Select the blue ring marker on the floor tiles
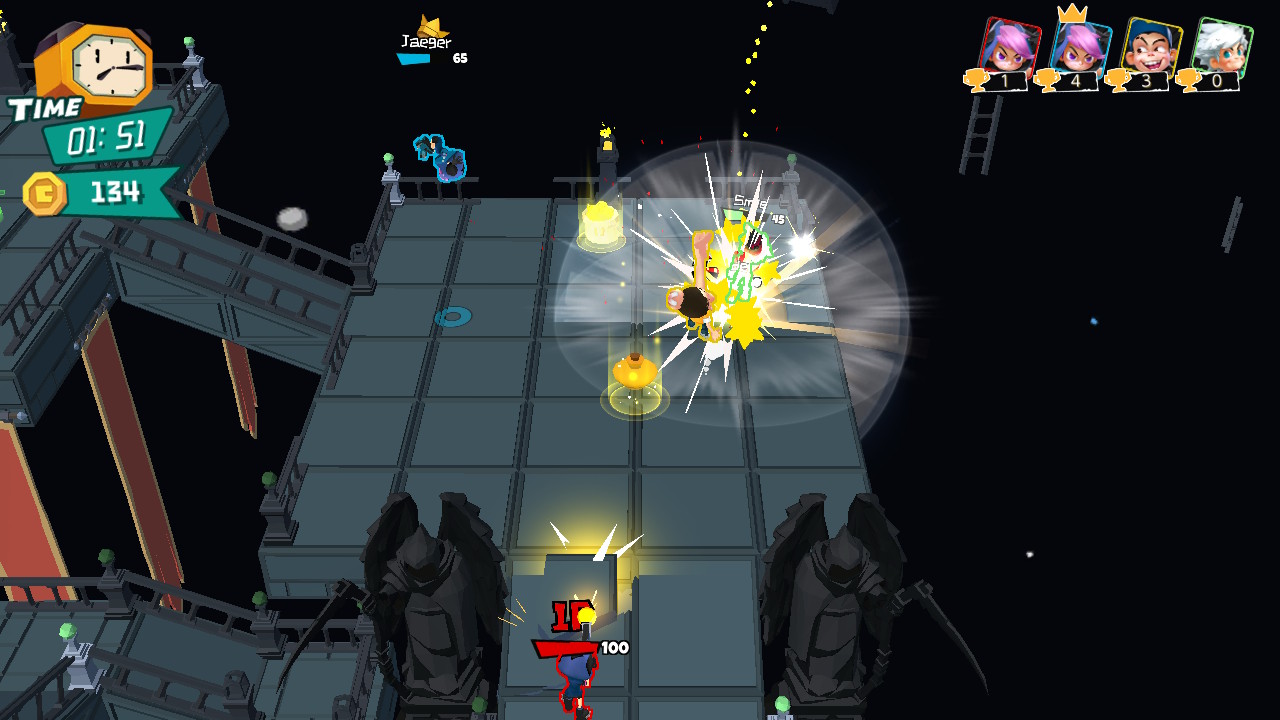This screenshot has height=720, width=1280. (452, 316)
